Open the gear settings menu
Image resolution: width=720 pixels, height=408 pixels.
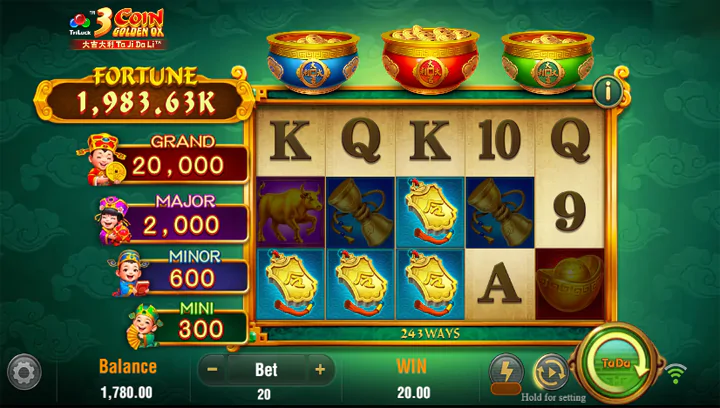pyautogui.click(x=24, y=372)
